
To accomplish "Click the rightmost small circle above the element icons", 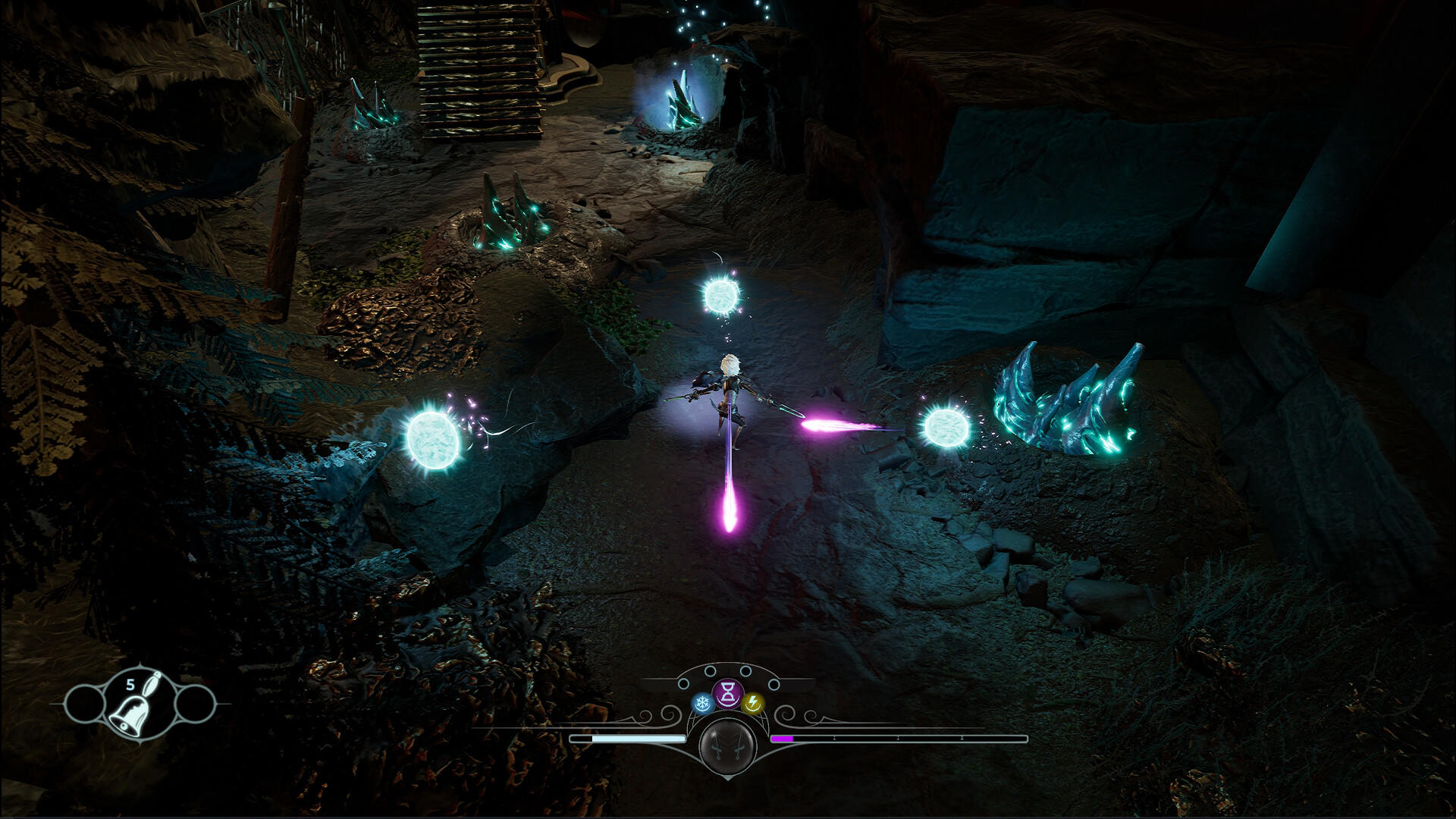I will tap(773, 684).
